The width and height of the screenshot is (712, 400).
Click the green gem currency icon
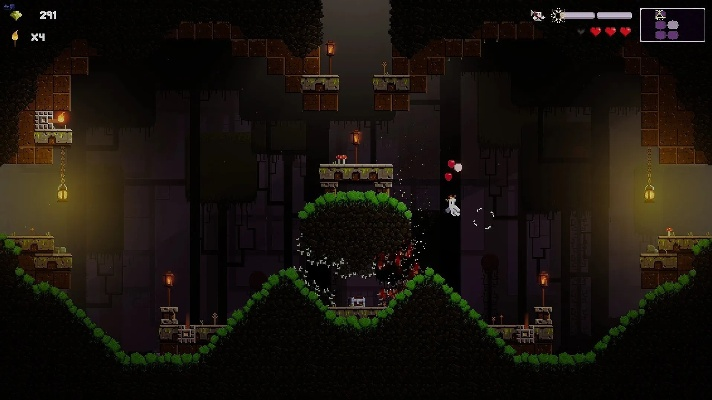click(15, 15)
